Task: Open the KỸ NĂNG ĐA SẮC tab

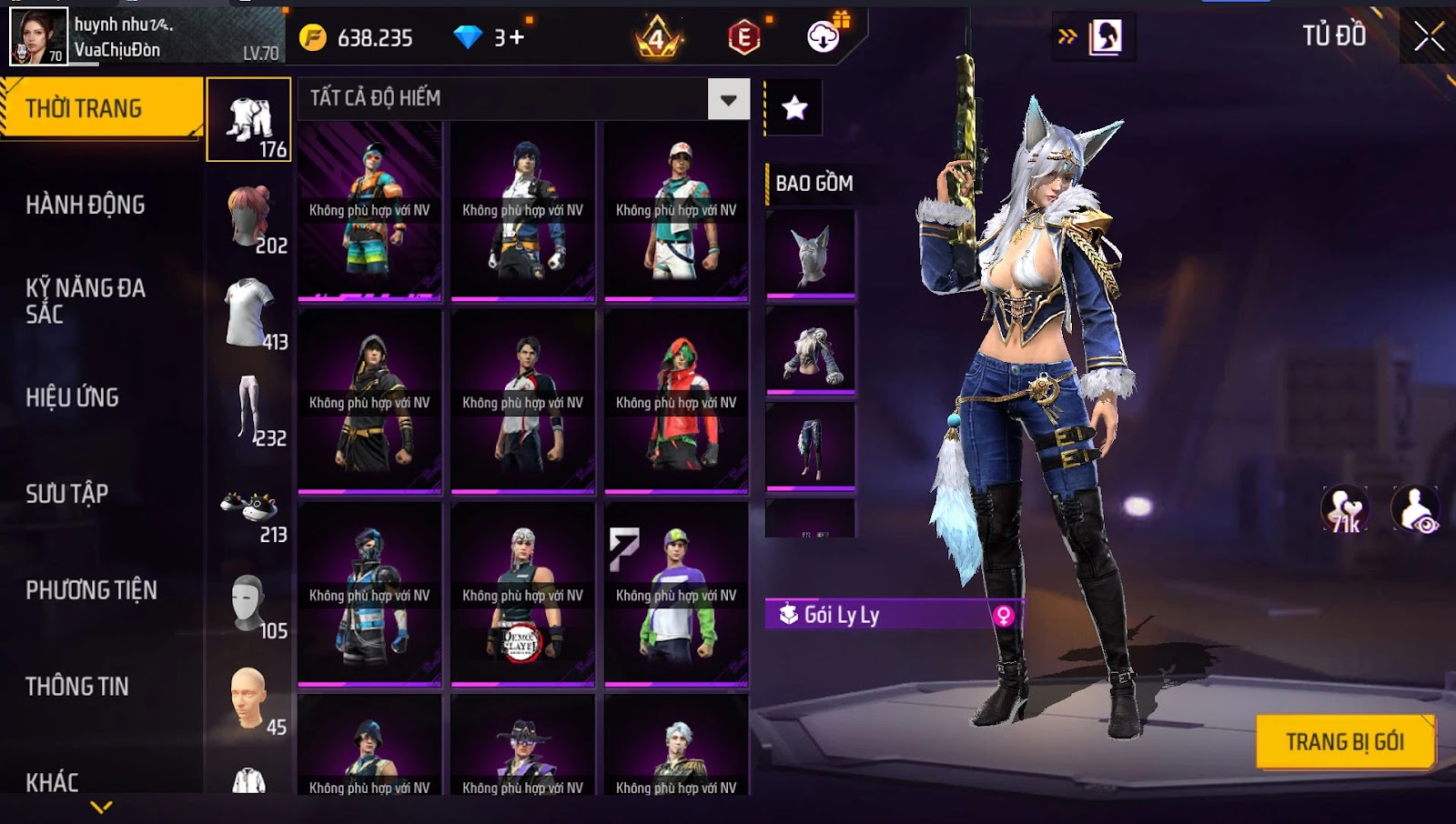Action: point(86,301)
